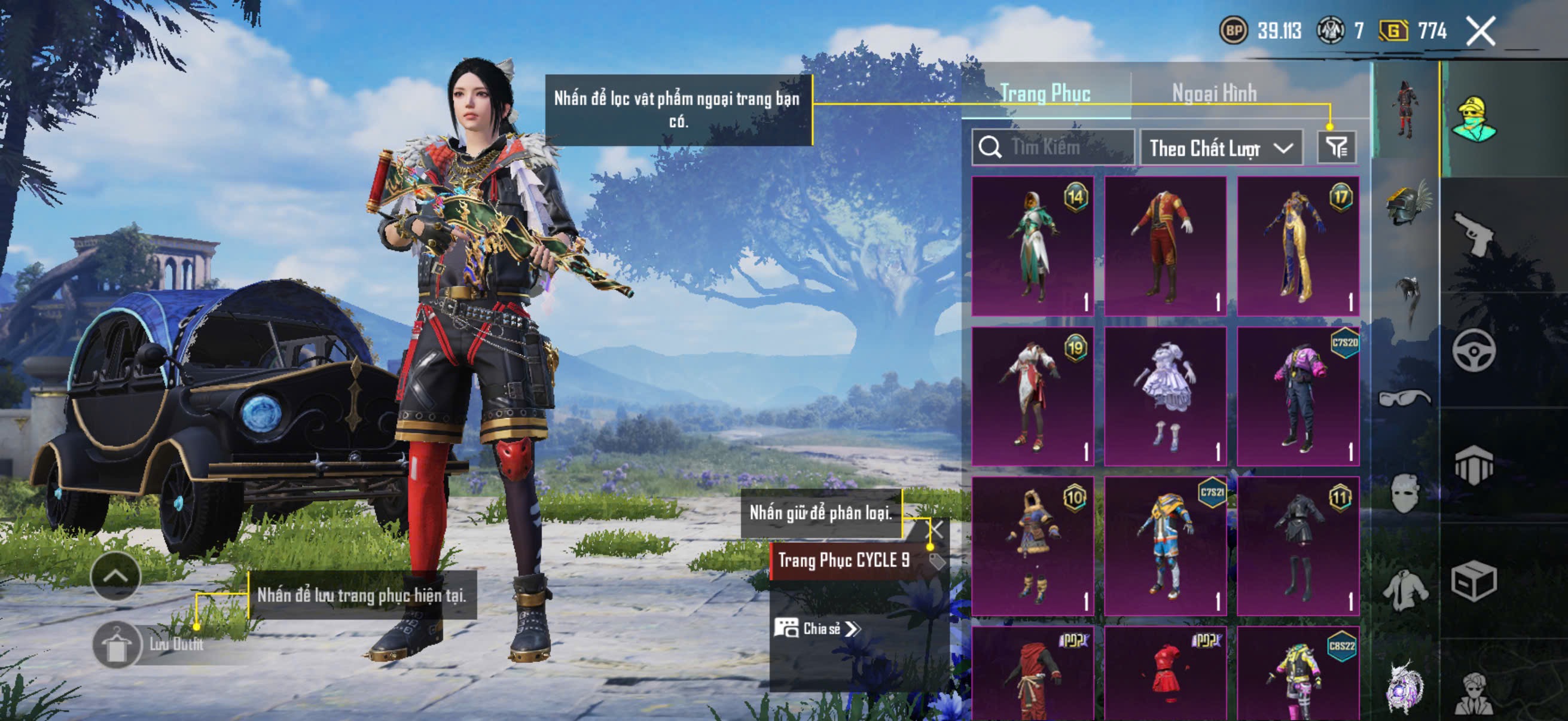The height and width of the screenshot is (721, 1568).
Task: Choose the blue and gold outfit badge 17
Action: pos(1298,246)
